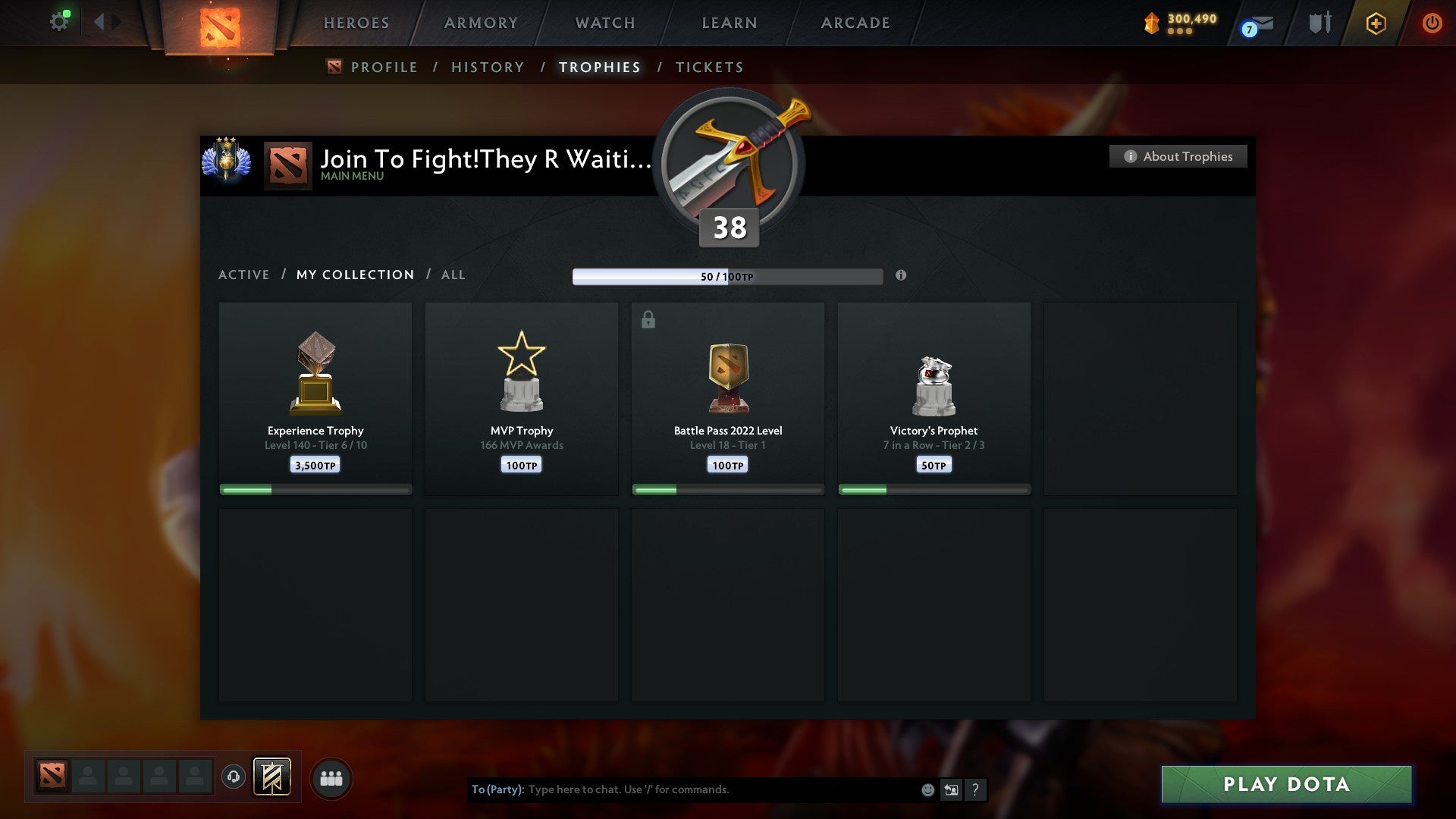1456x819 pixels.
Task: Open the ARCADE menu
Action: (x=855, y=23)
